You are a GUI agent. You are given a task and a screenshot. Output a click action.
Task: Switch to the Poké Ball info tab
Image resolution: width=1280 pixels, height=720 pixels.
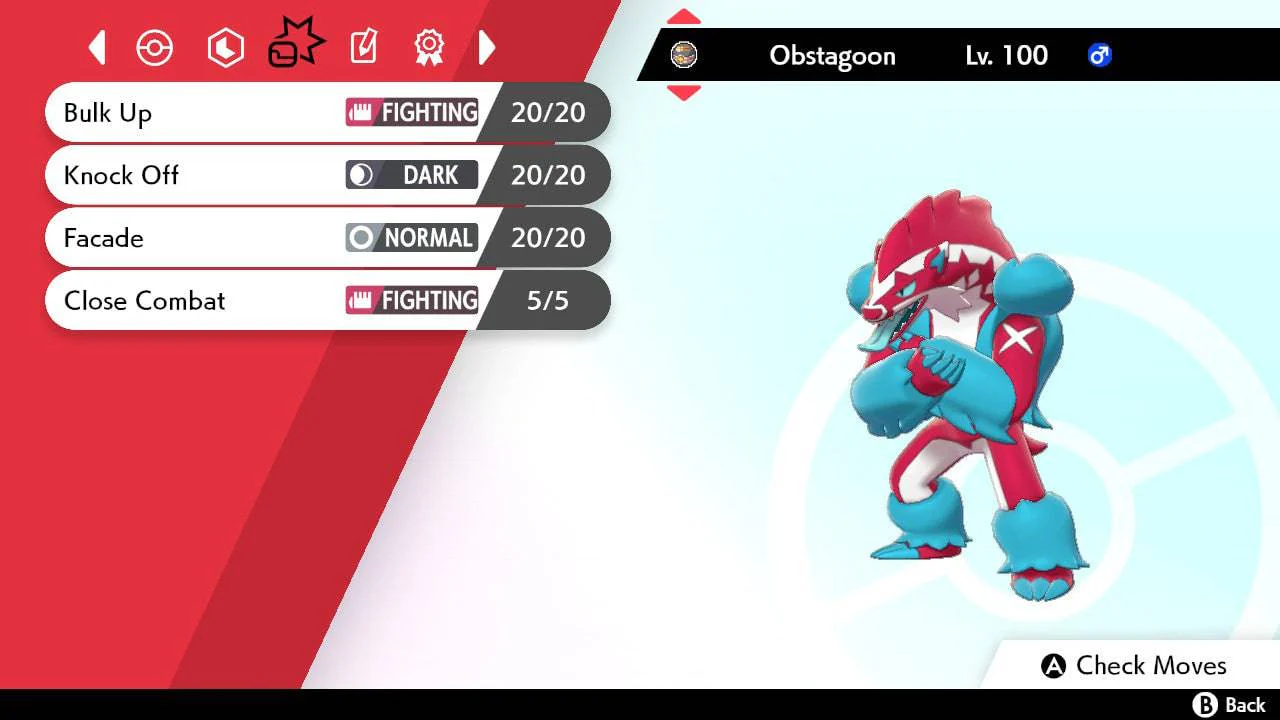coord(155,48)
